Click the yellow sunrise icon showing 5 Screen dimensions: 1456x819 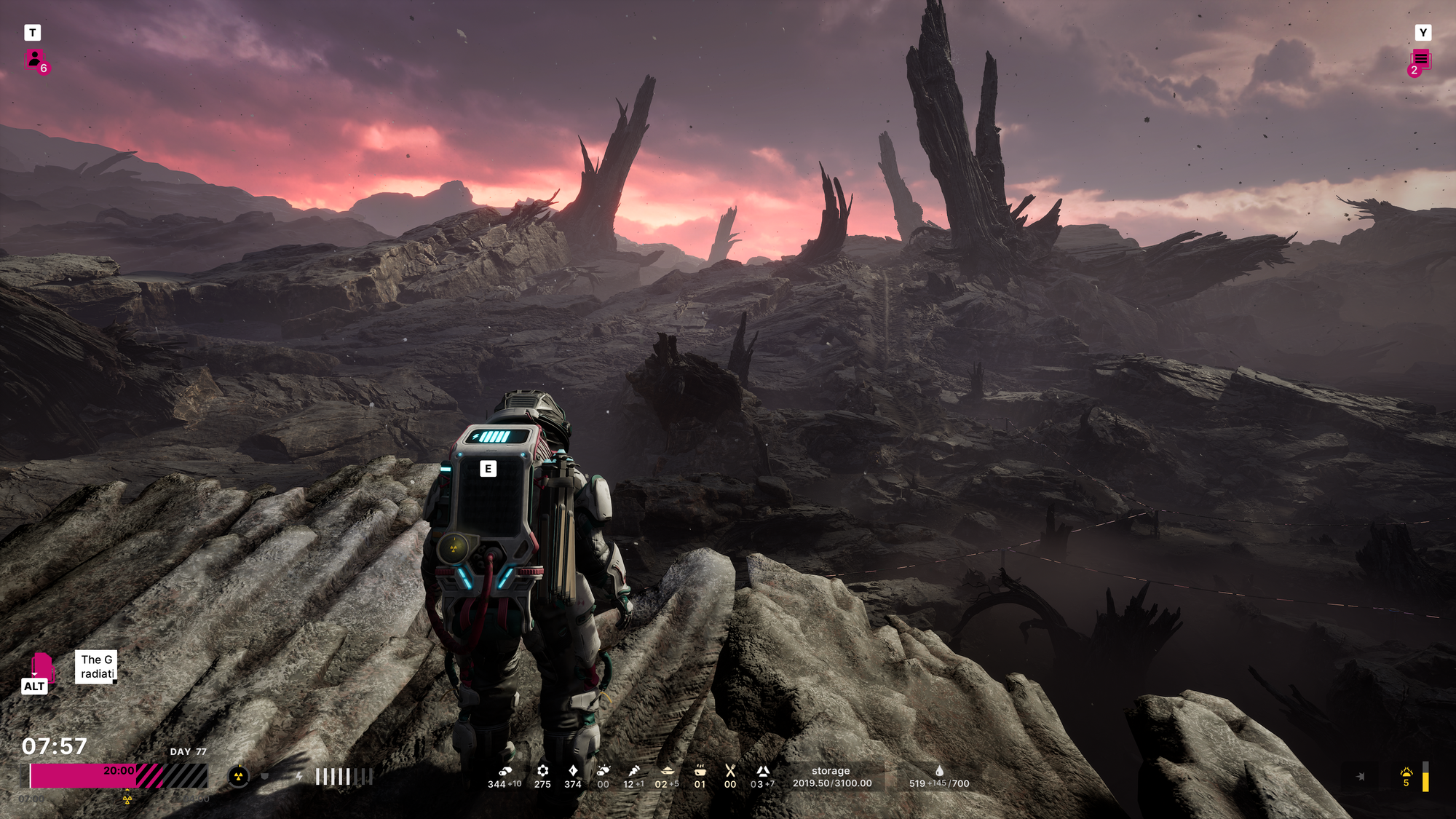pyautogui.click(x=1406, y=772)
